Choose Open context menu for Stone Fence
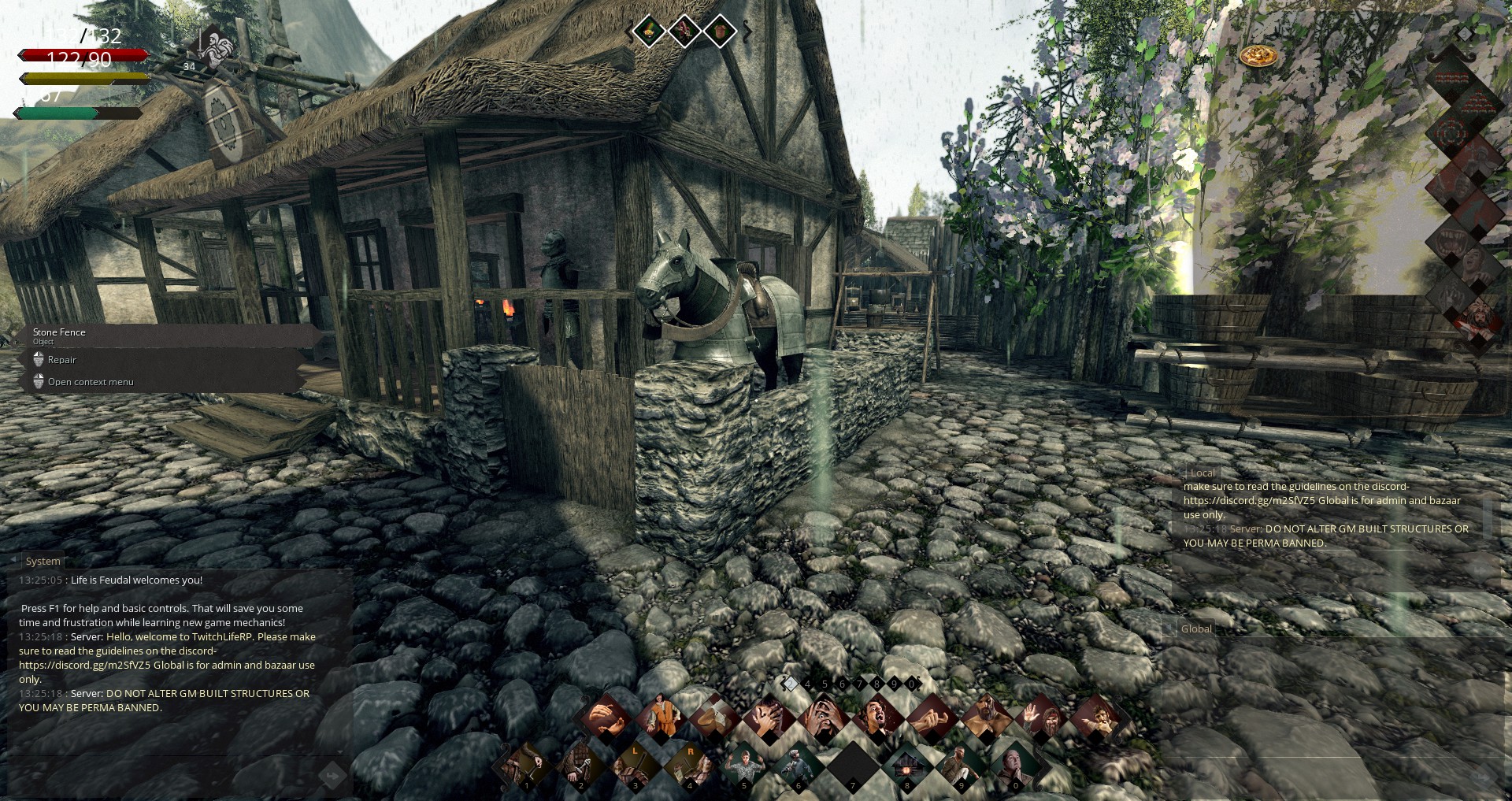Screen dimensions: 1512x801 click(x=91, y=381)
